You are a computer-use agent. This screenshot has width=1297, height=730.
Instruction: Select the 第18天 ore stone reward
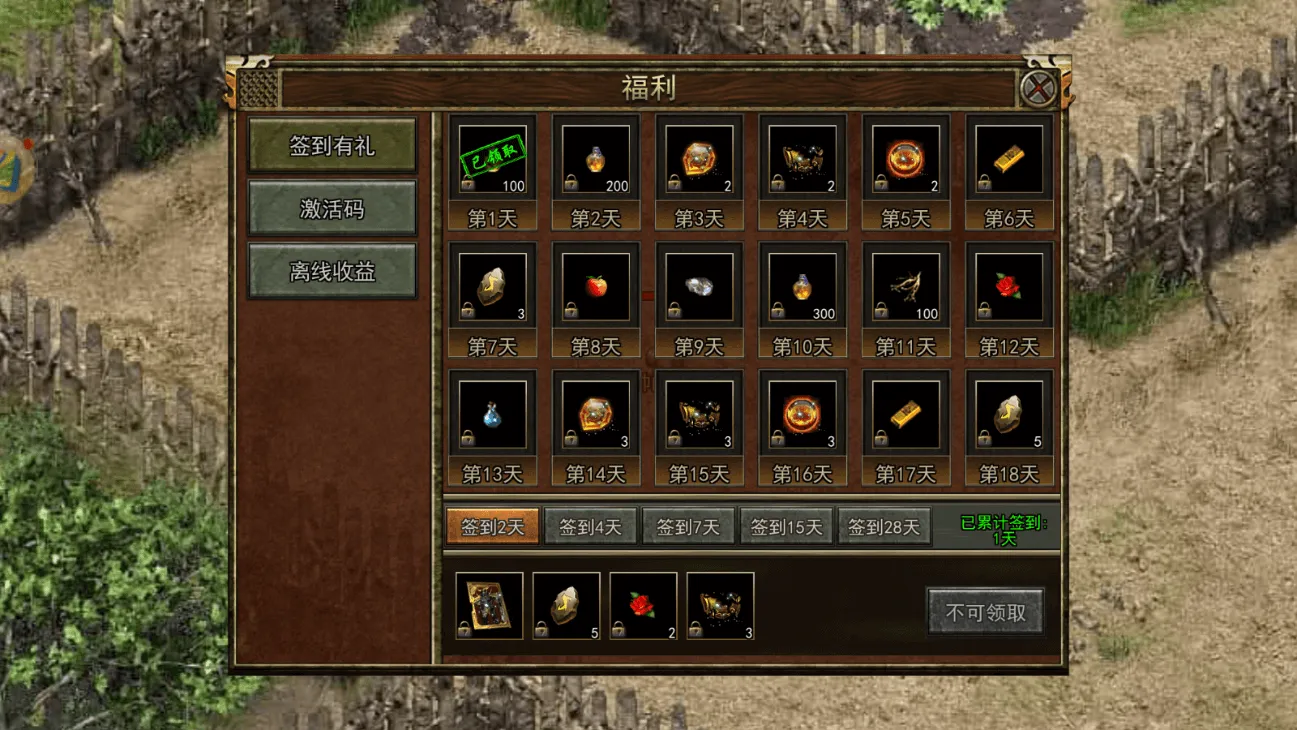click(1009, 414)
